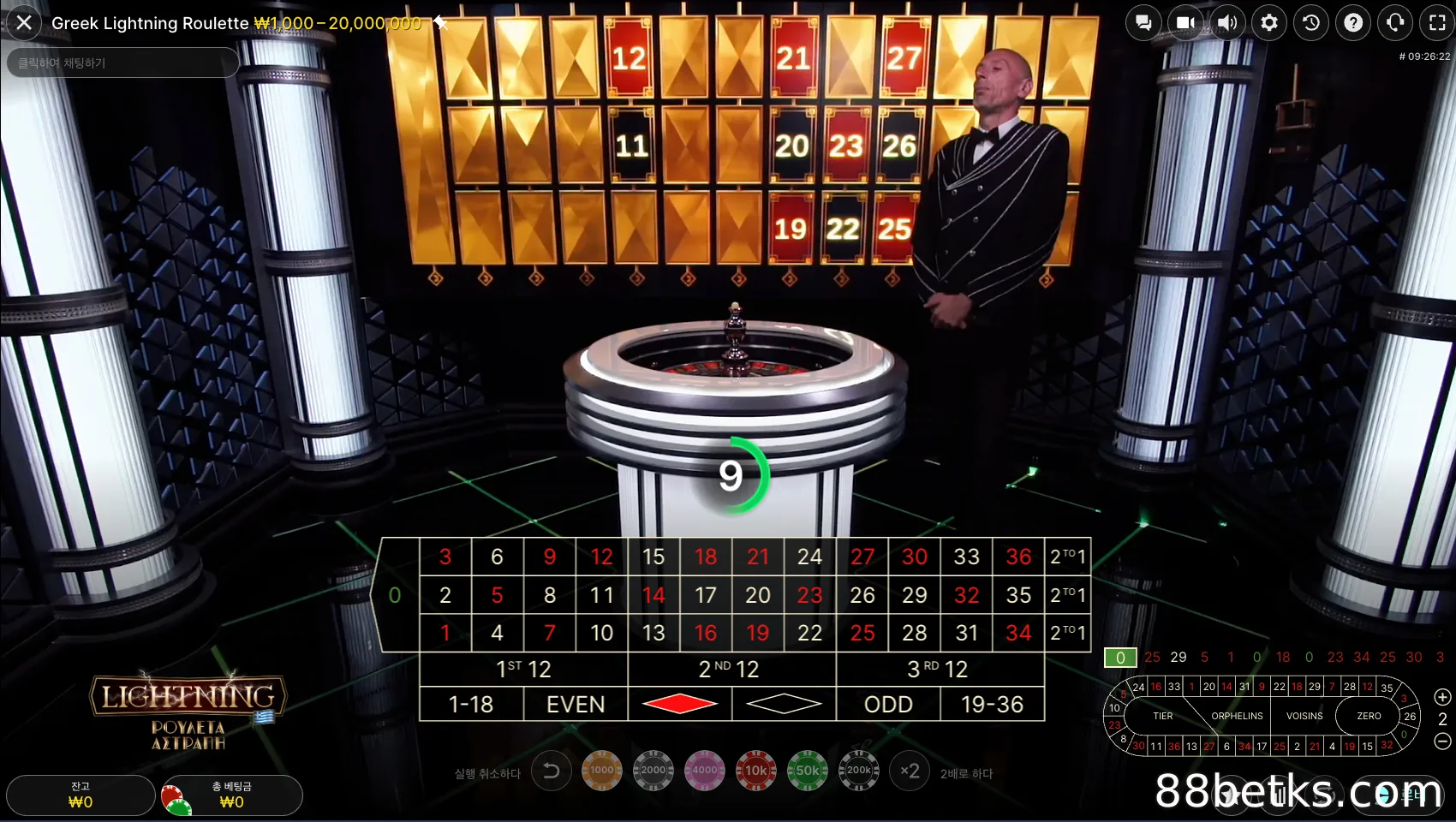Select the 50k green chip

(x=807, y=771)
